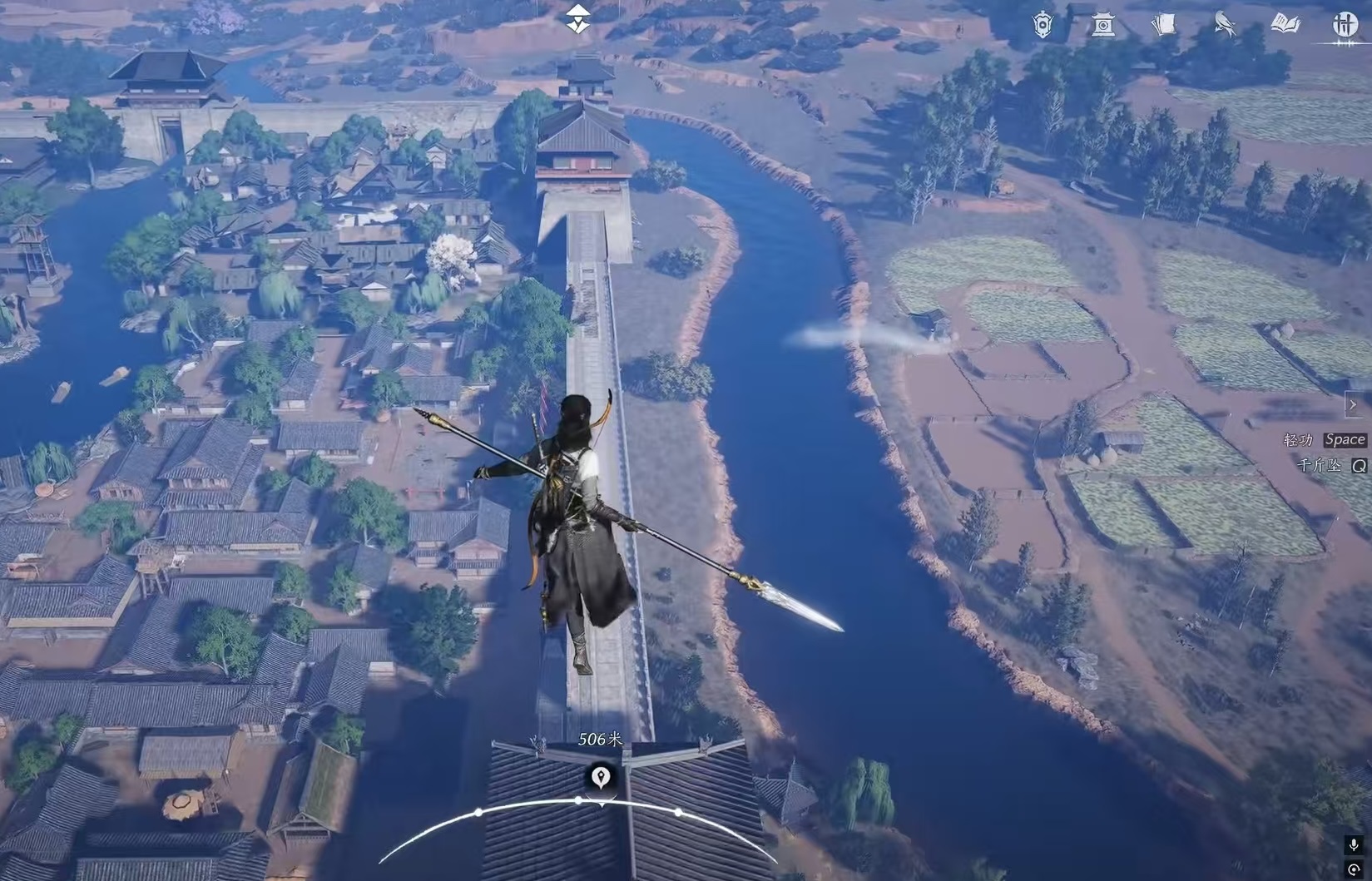Open the open-book journal icon

click(1285, 25)
